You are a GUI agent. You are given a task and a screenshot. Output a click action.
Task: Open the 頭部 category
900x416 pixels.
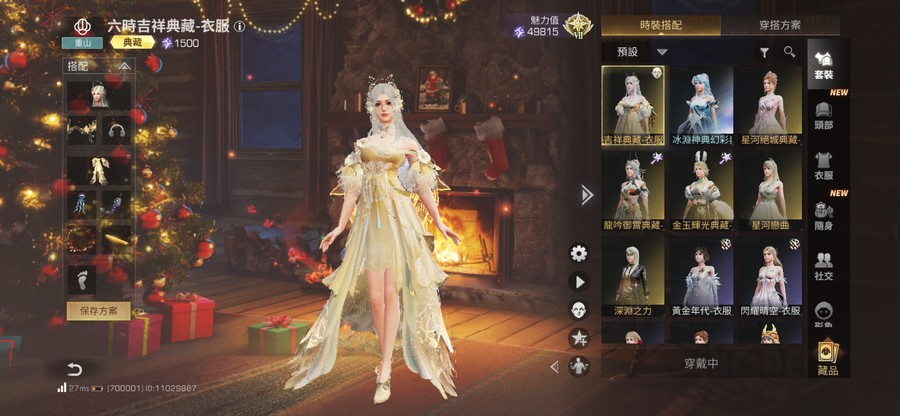(x=824, y=115)
